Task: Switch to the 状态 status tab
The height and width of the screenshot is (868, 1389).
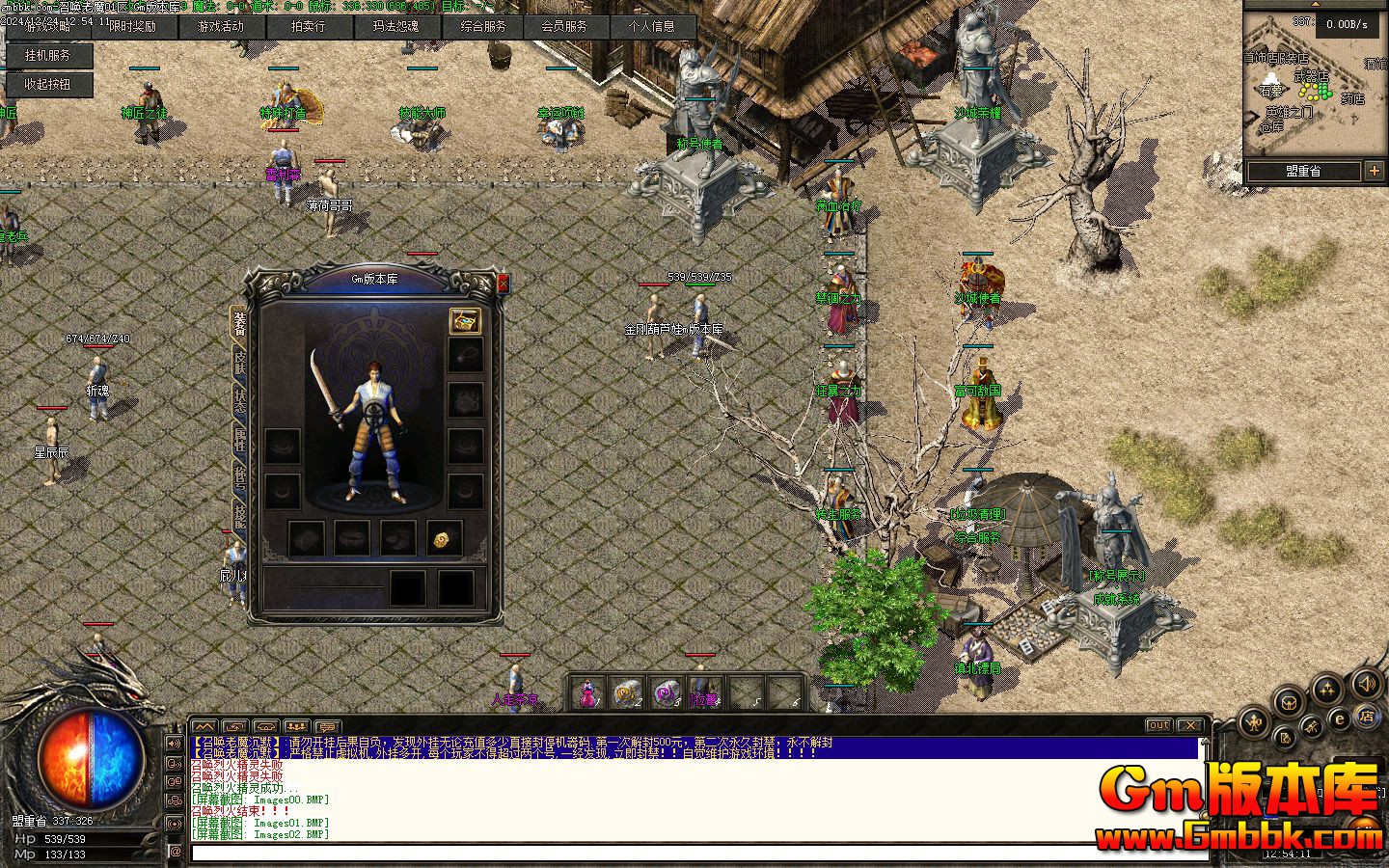Action: [x=239, y=400]
